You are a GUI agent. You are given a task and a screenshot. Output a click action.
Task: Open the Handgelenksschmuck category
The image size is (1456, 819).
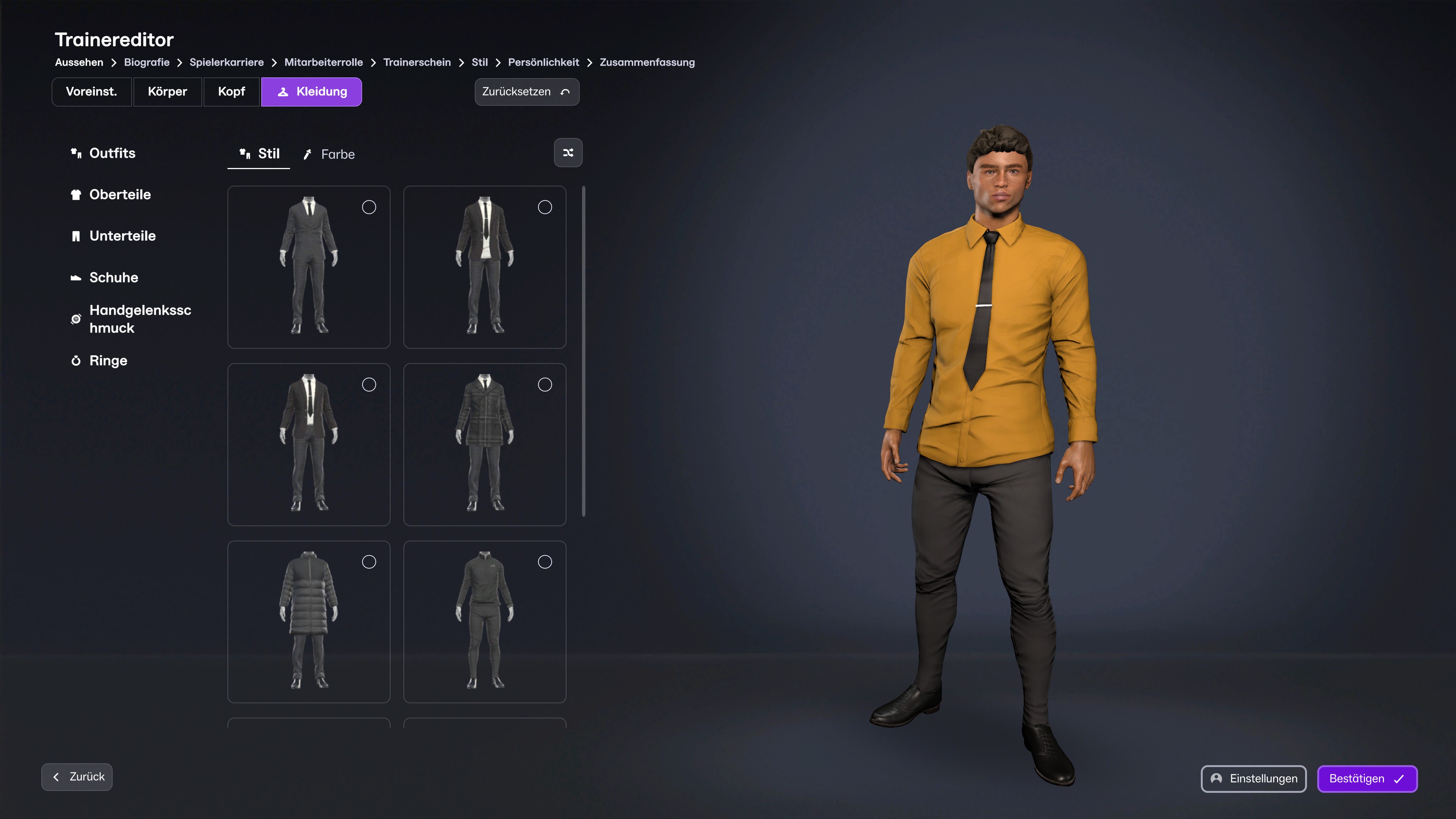[140, 319]
